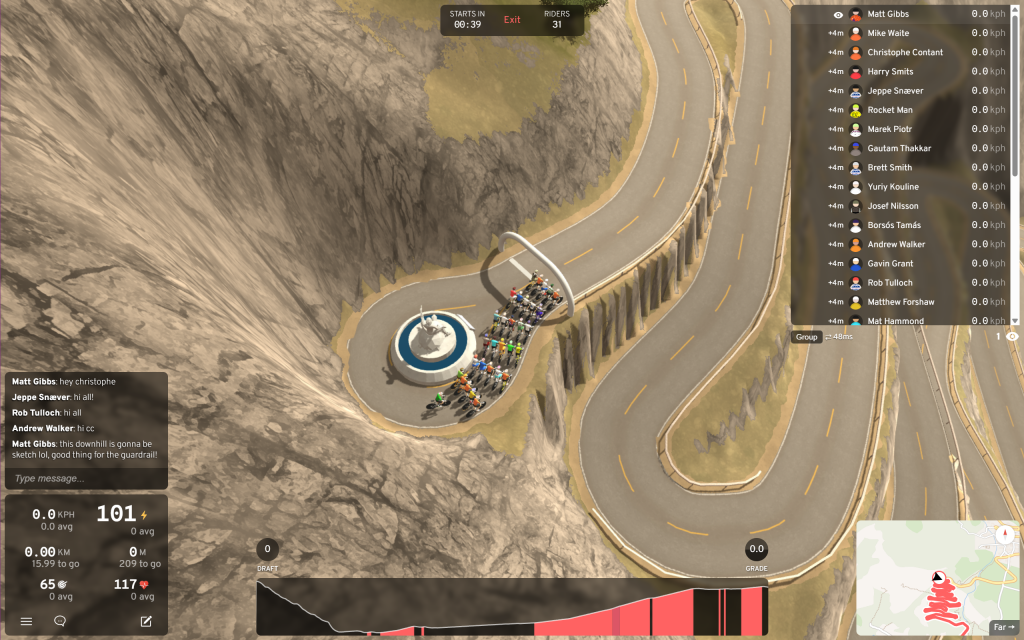Select Rocket Man in the rider list
This screenshot has width=1024, height=640.
(890, 110)
